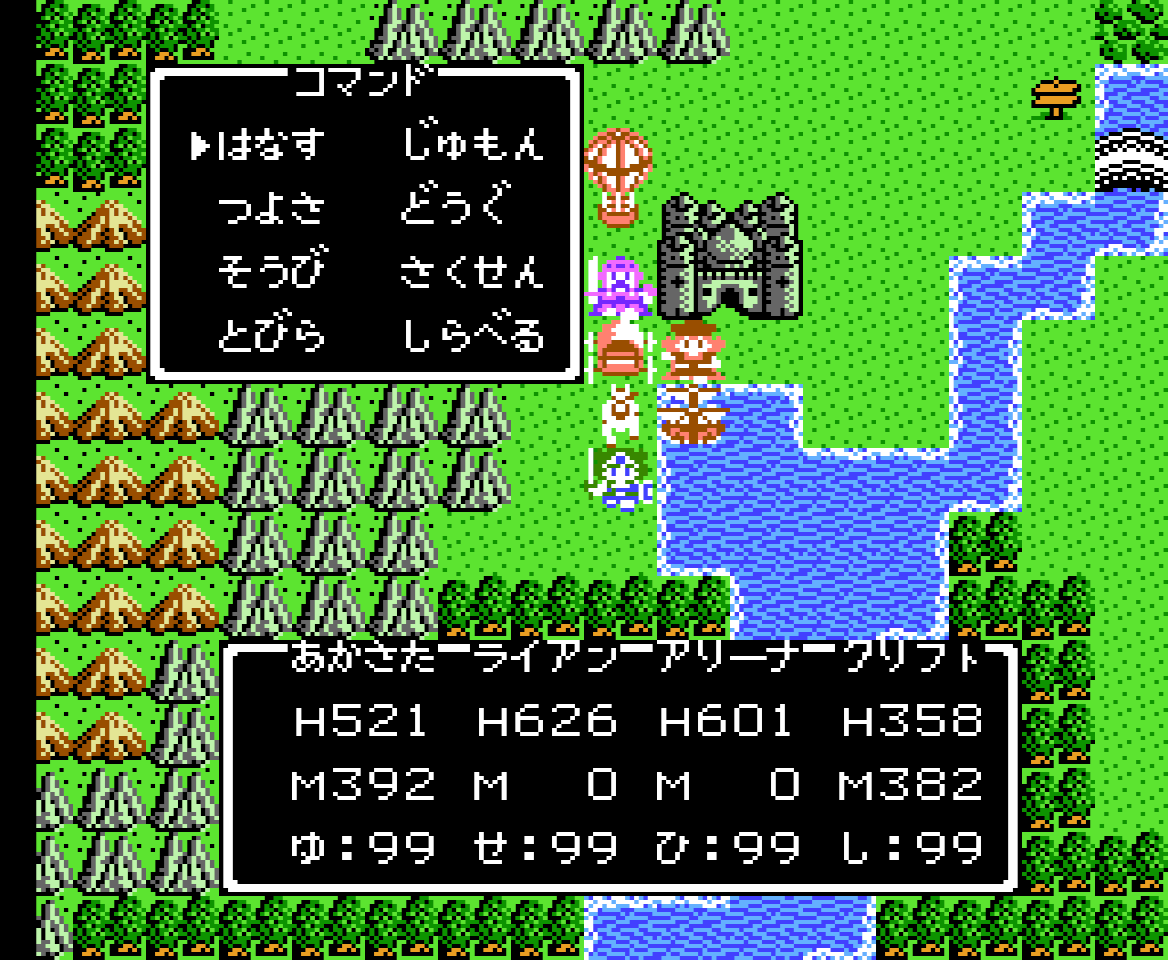
Task: Select the はなす (Talk) command
Action: [x=271, y=146]
